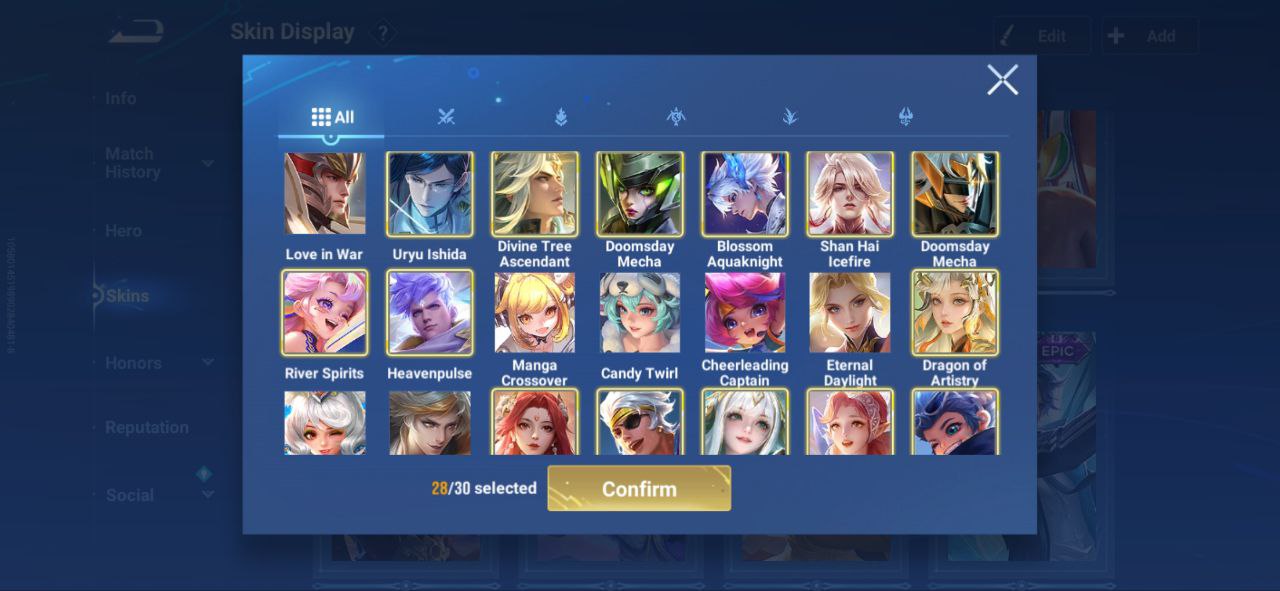The width and height of the screenshot is (1280, 591).
Task: Select the Cheerleading Captain skin
Action: pyautogui.click(x=744, y=312)
